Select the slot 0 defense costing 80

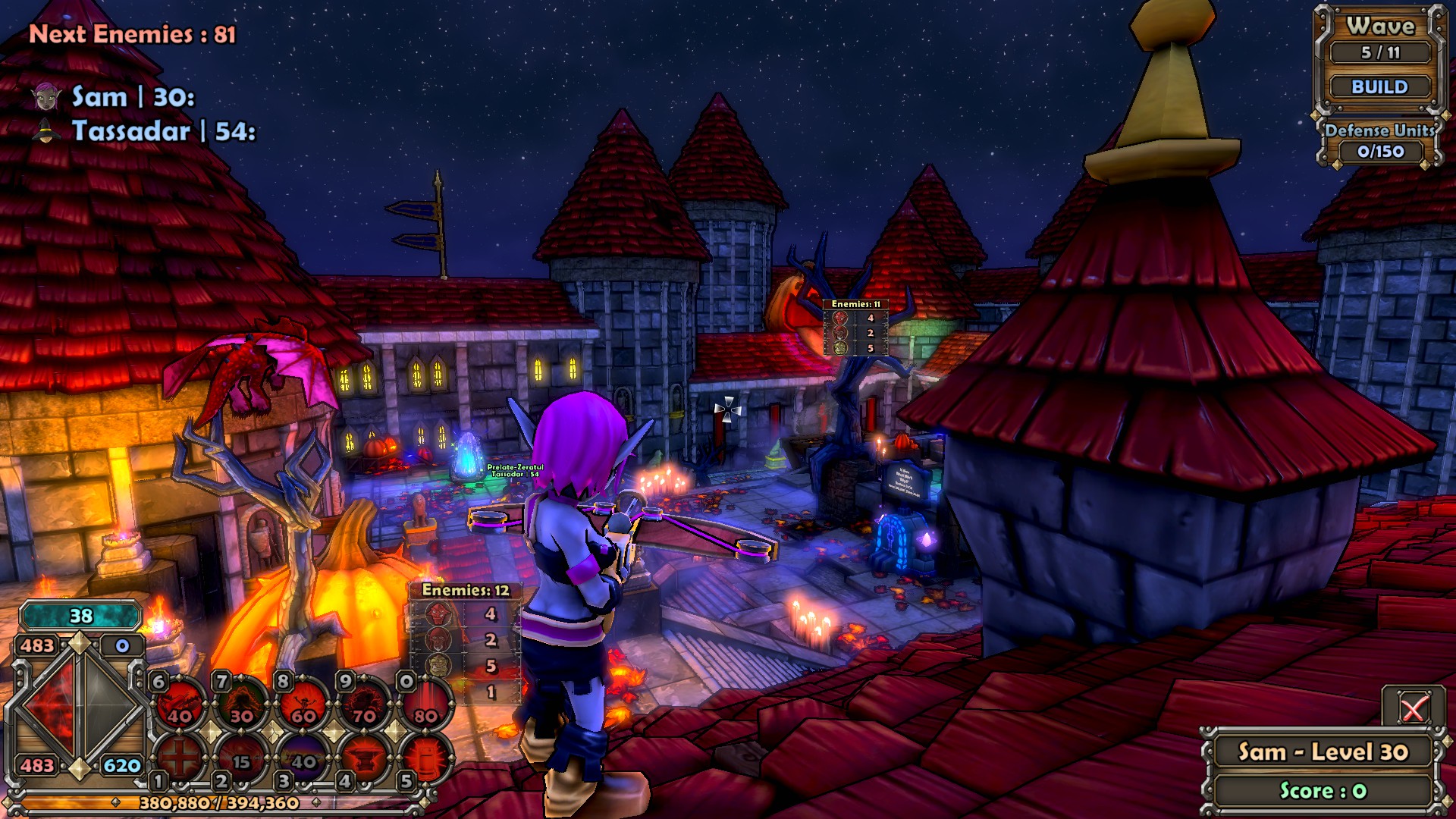click(x=425, y=704)
